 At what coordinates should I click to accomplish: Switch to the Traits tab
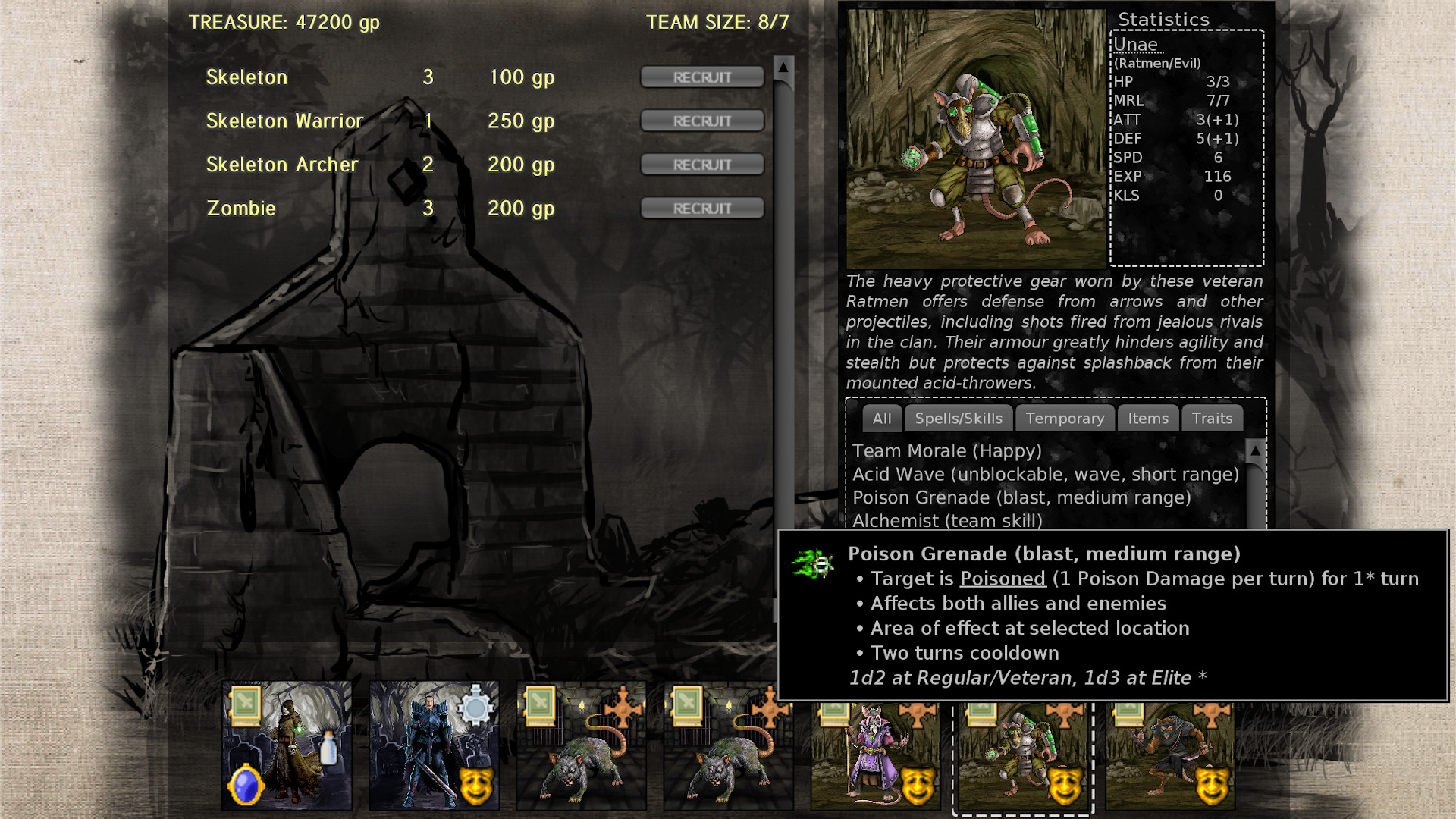1212,418
